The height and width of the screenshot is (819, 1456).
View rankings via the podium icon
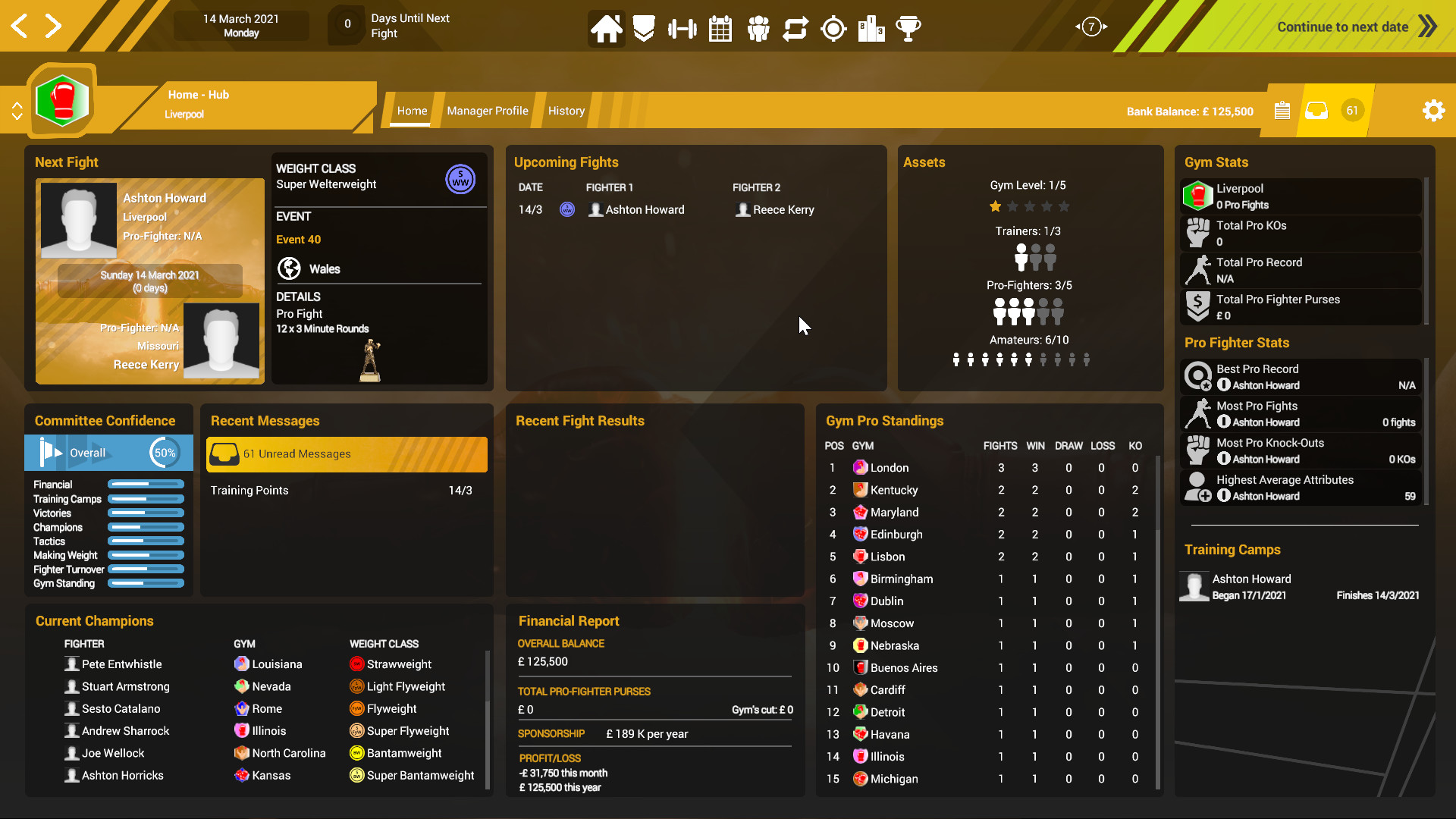tap(871, 28)
